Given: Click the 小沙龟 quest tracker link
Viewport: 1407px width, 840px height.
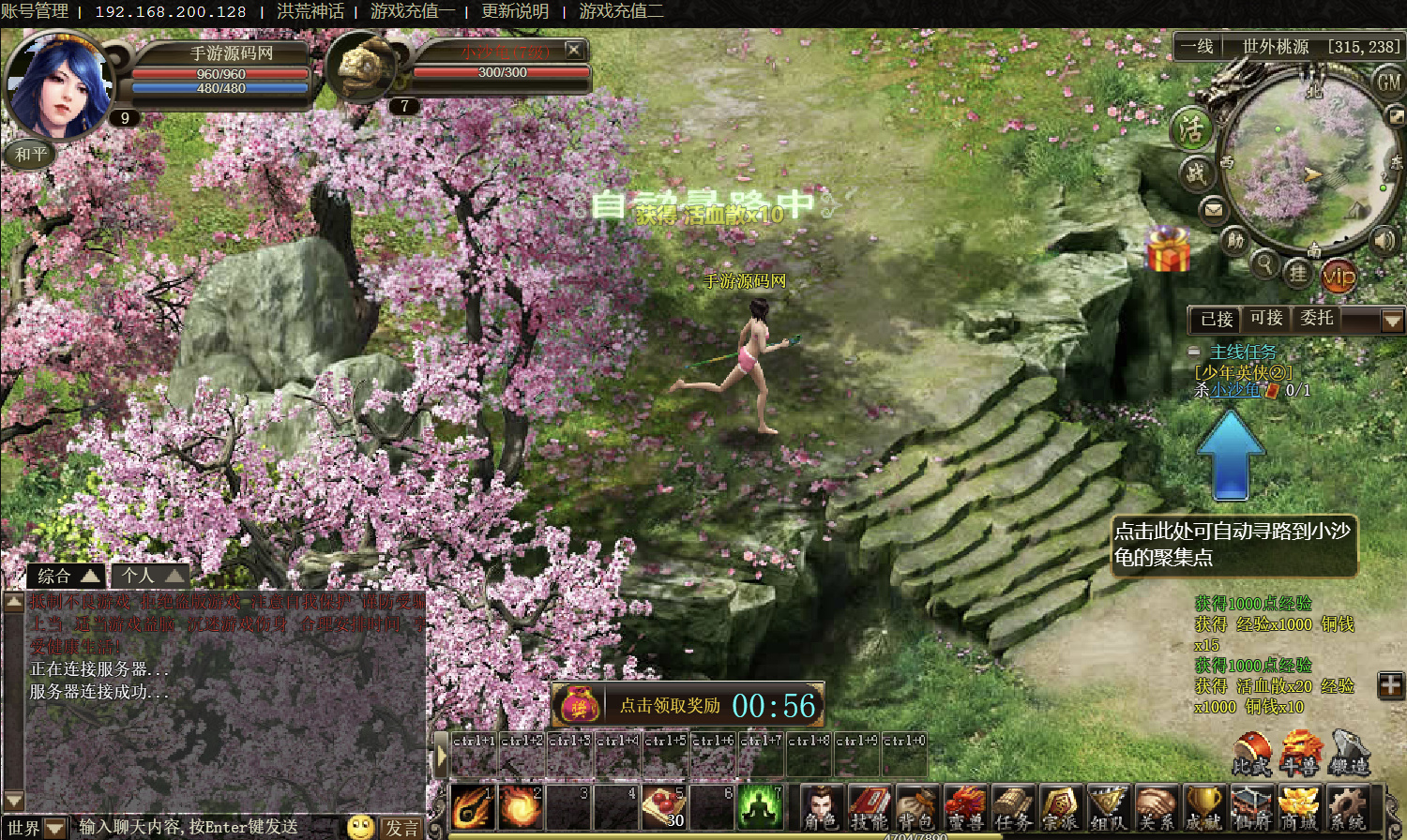Looking at the screenshot, I should [1234, 390].
